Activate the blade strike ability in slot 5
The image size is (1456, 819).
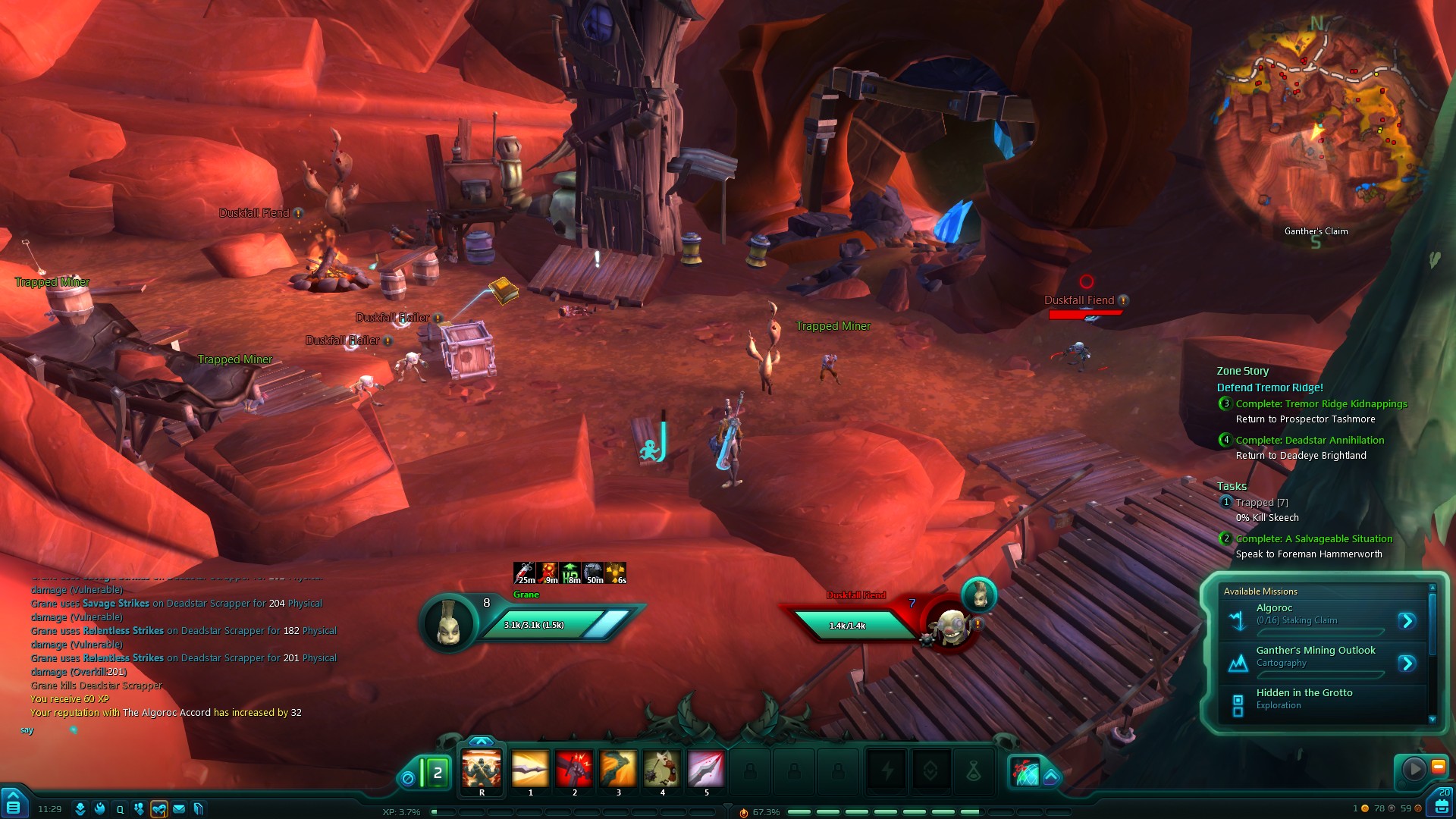706,770
